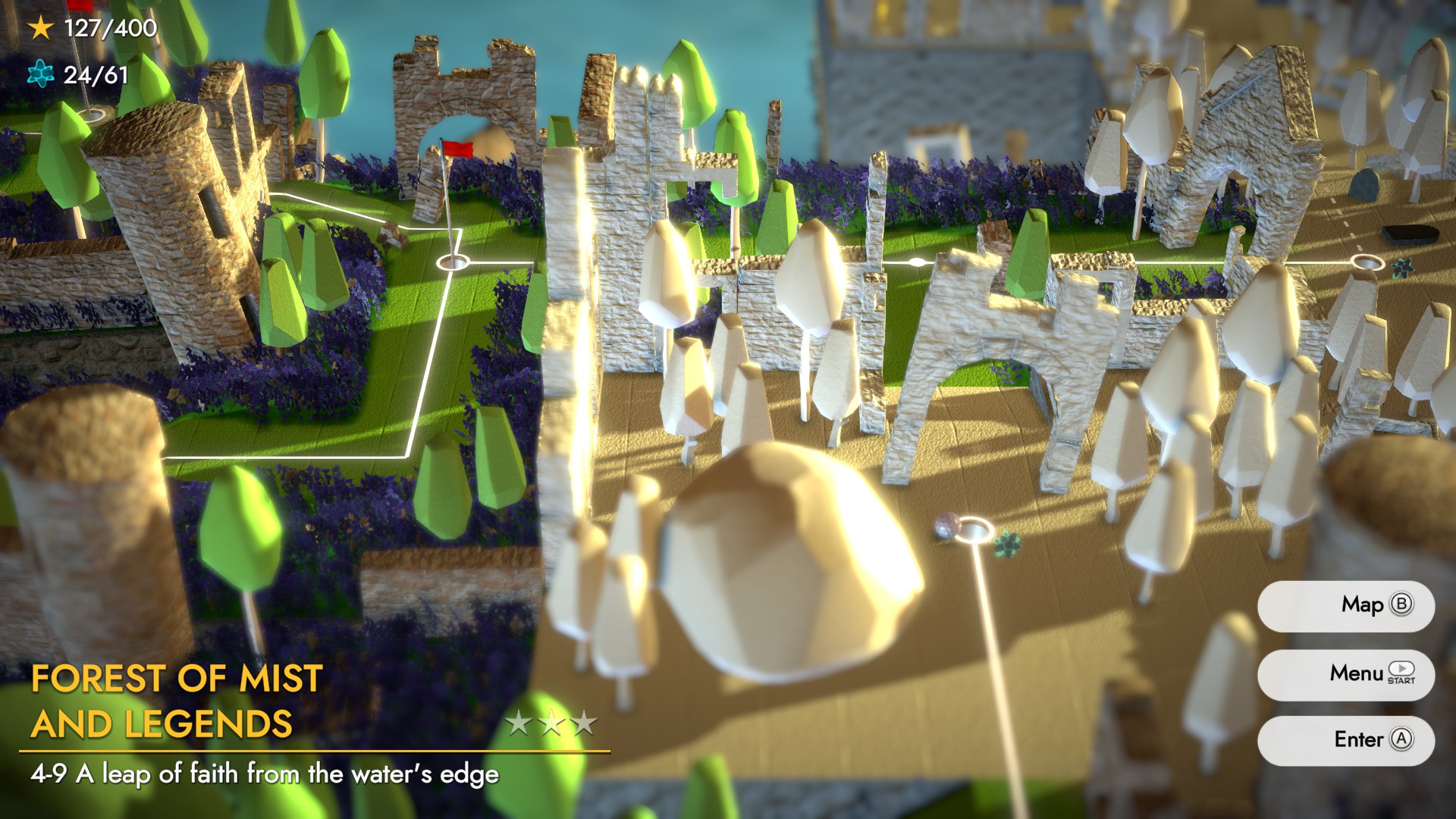Screen dimensions: 1456x819
Task: Select the level node beneath the red flag
Action: pyautogui.click(x=453, y=262)
